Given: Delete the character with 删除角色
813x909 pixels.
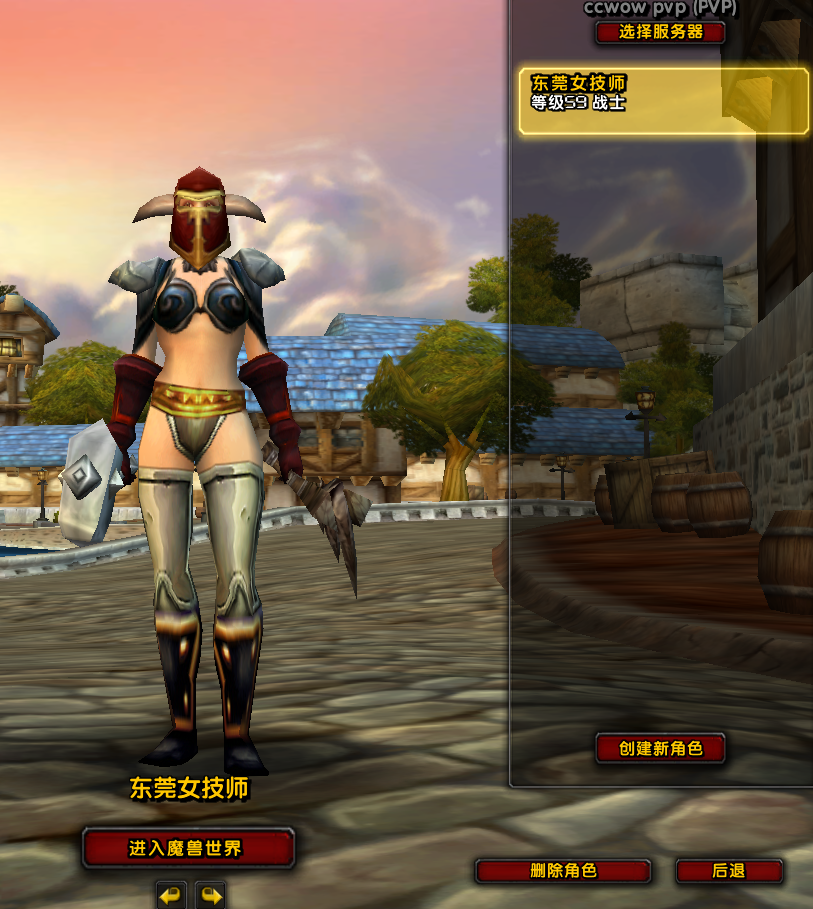Looking at the screenshot, I should 563,871.
